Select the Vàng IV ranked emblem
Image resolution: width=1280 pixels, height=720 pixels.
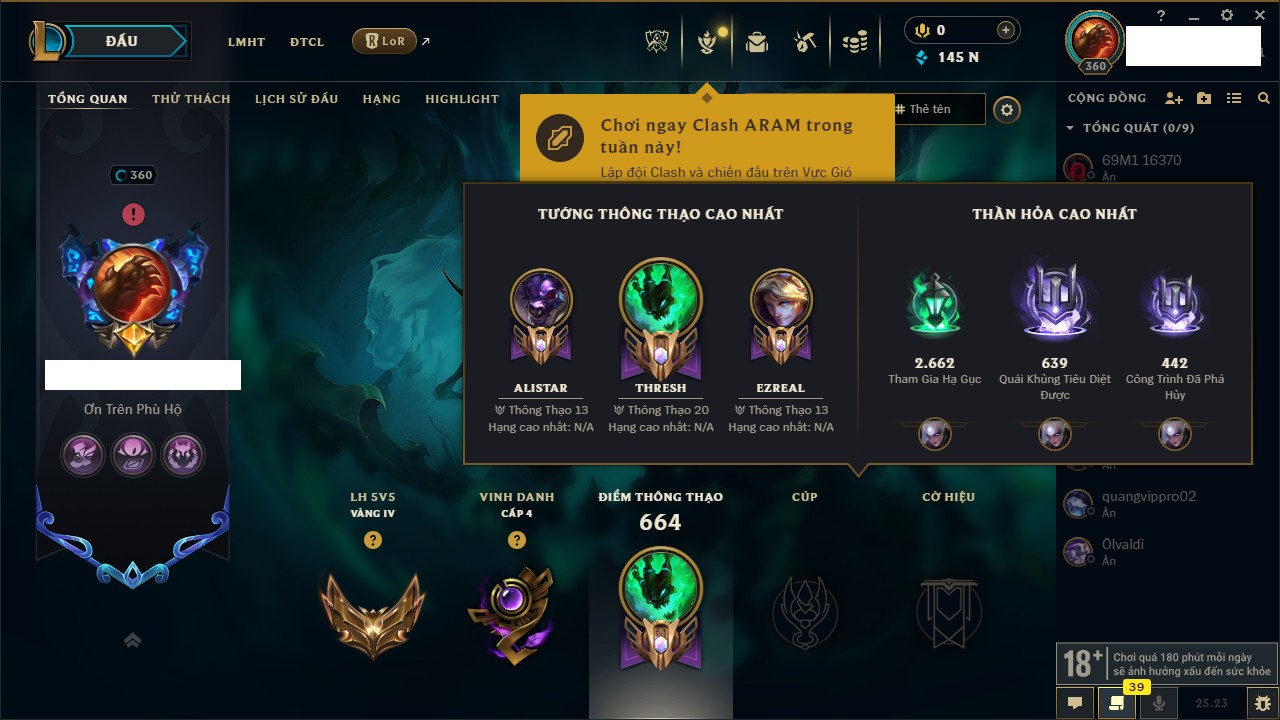tap(373, 613)
